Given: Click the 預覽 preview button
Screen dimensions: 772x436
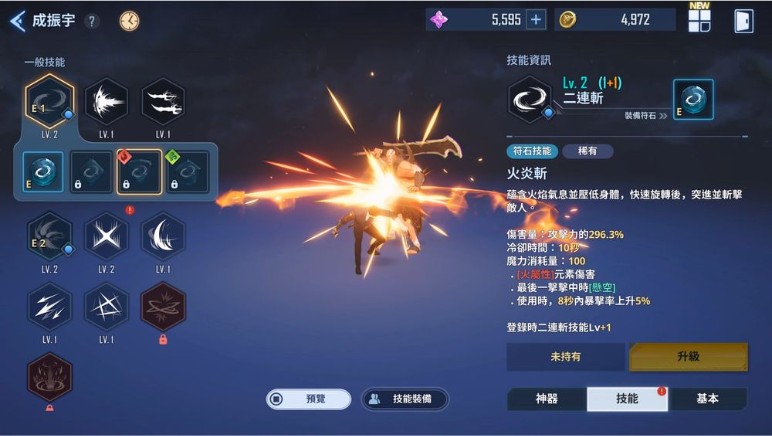Looking at the screenshot, I should coord(308,399).
